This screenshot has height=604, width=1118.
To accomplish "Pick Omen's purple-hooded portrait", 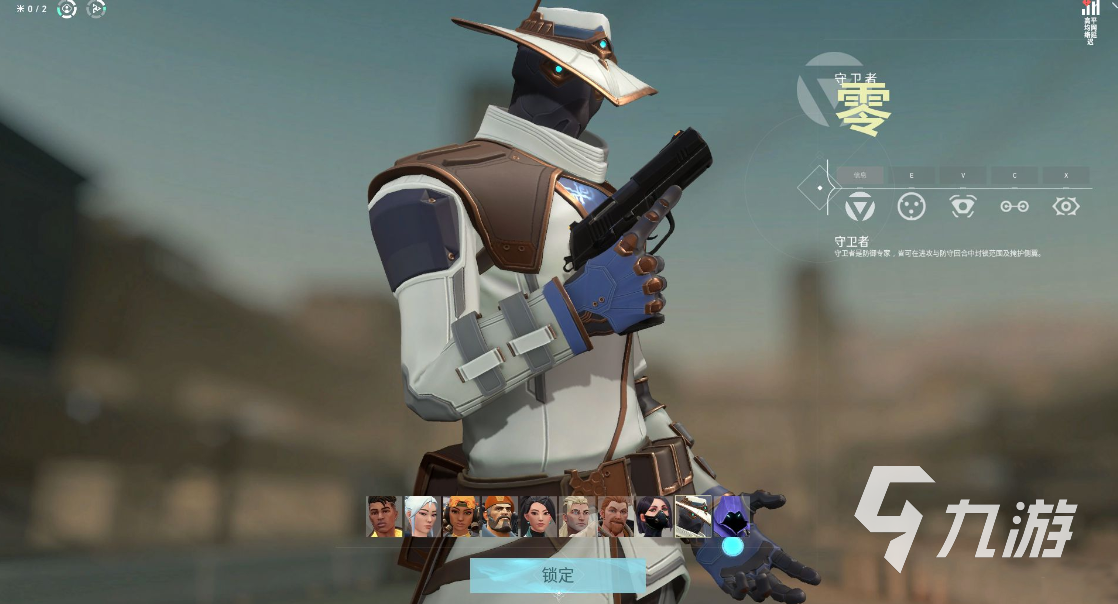I will [732, 517].
